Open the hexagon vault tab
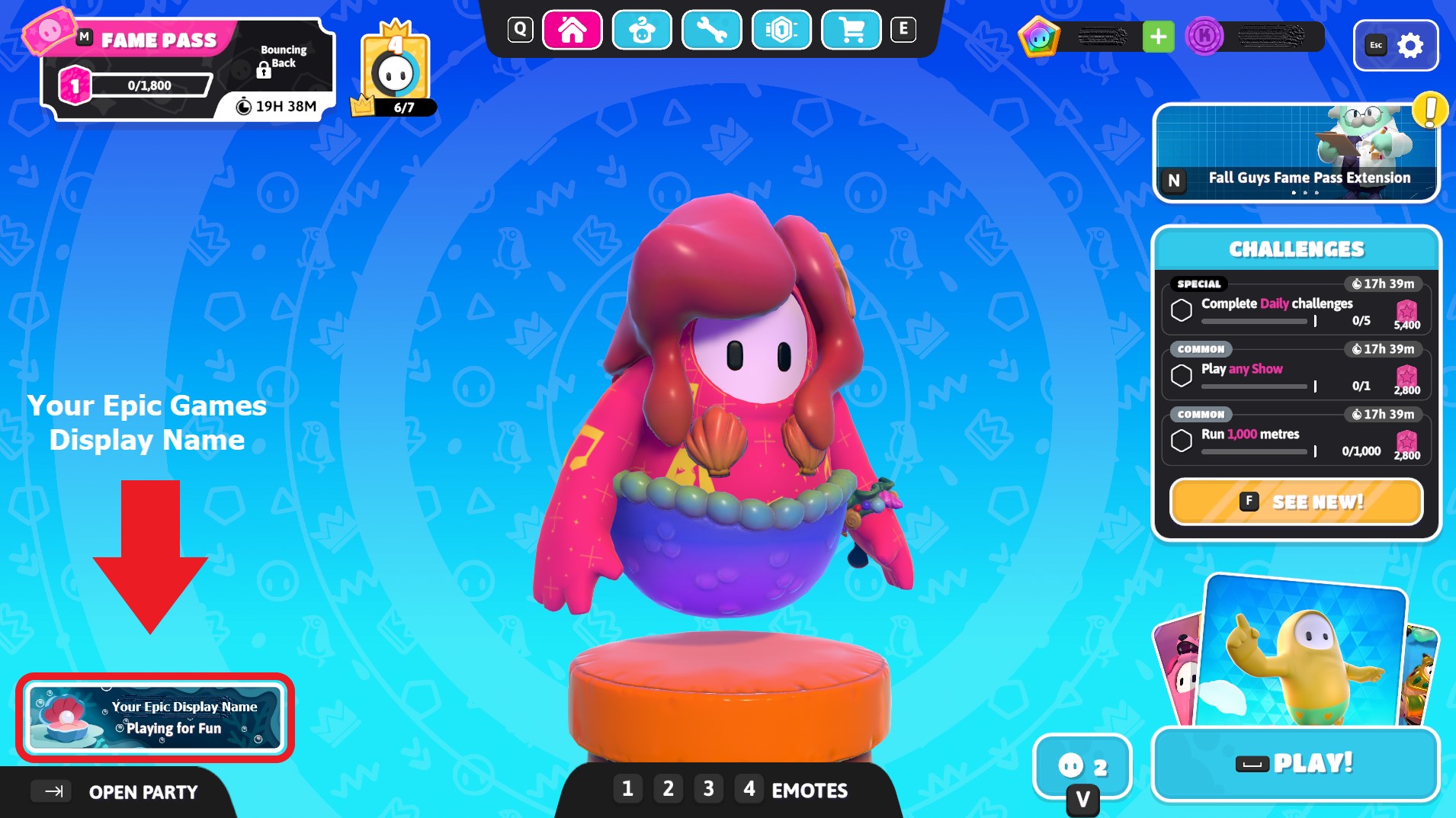The width and height of the screenshot is (1456, 818). click(x=781, y=30)
